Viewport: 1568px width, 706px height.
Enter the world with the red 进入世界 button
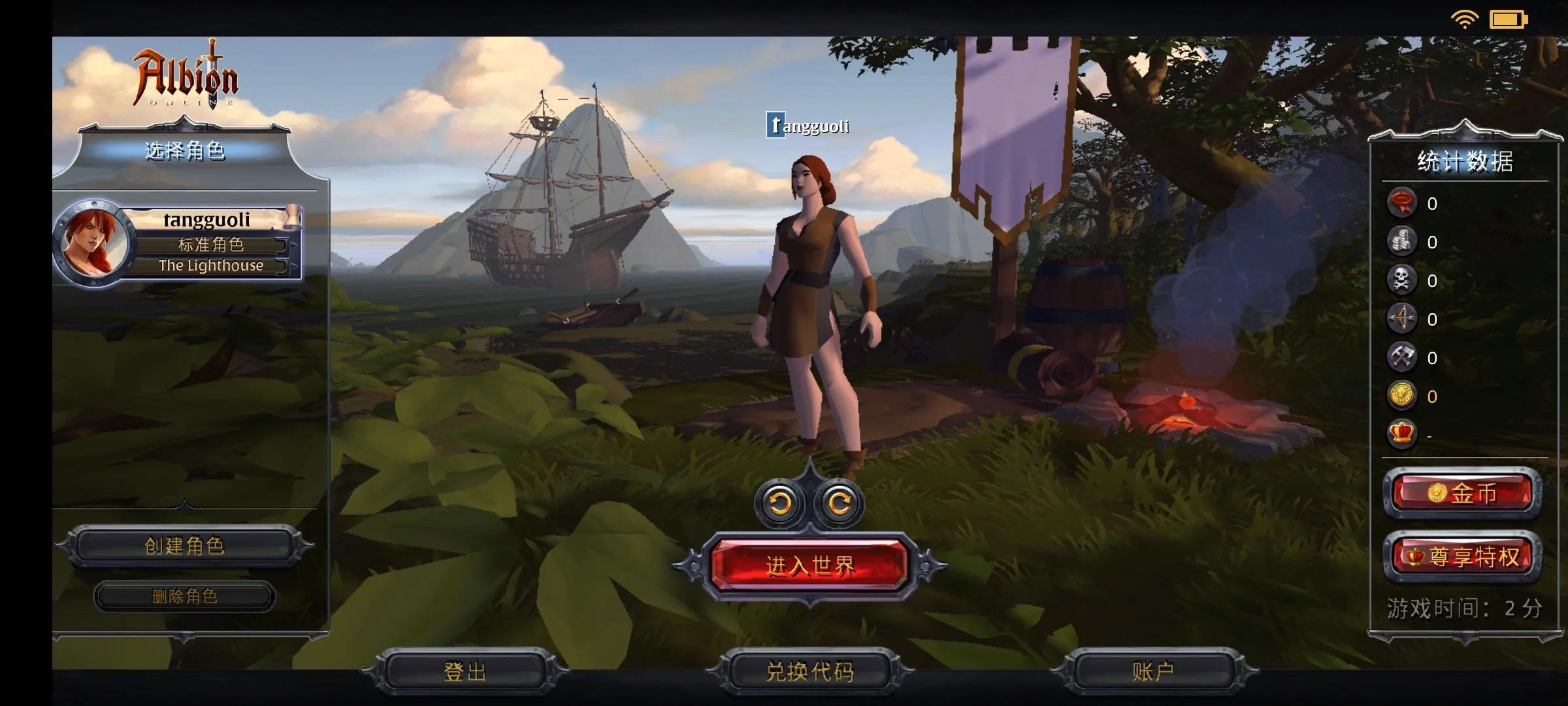809,565
